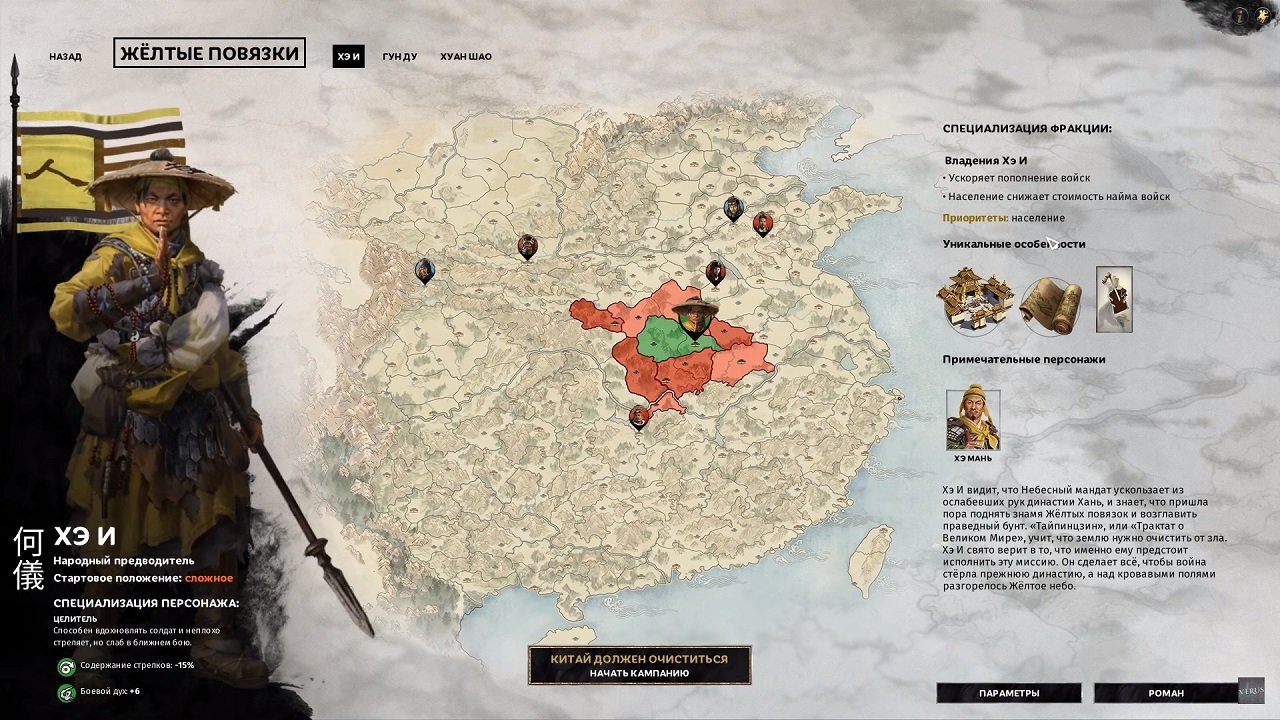Select the ХЭ И tab

pos(351,57)
